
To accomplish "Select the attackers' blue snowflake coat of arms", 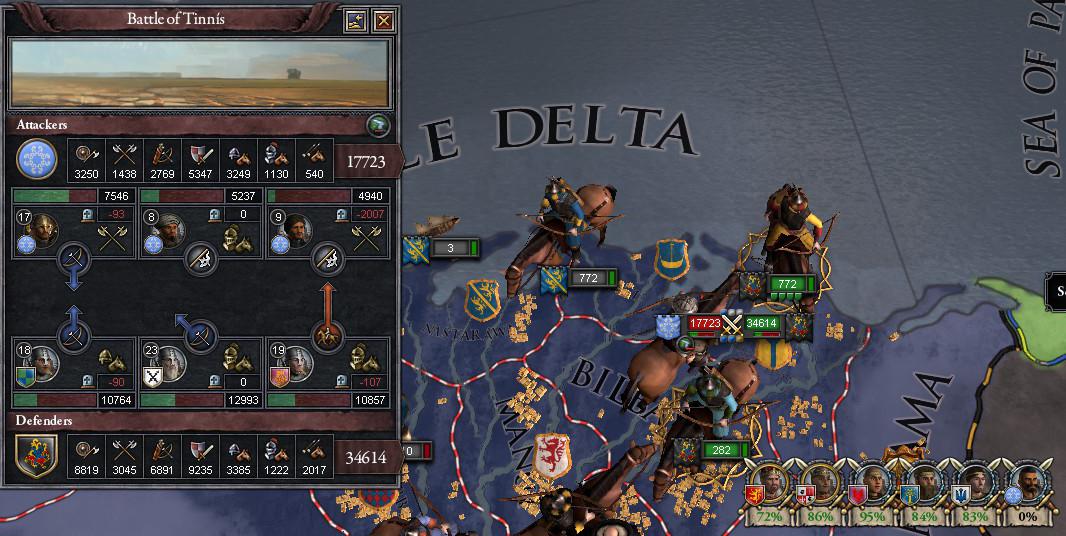I will click(36, 159).
